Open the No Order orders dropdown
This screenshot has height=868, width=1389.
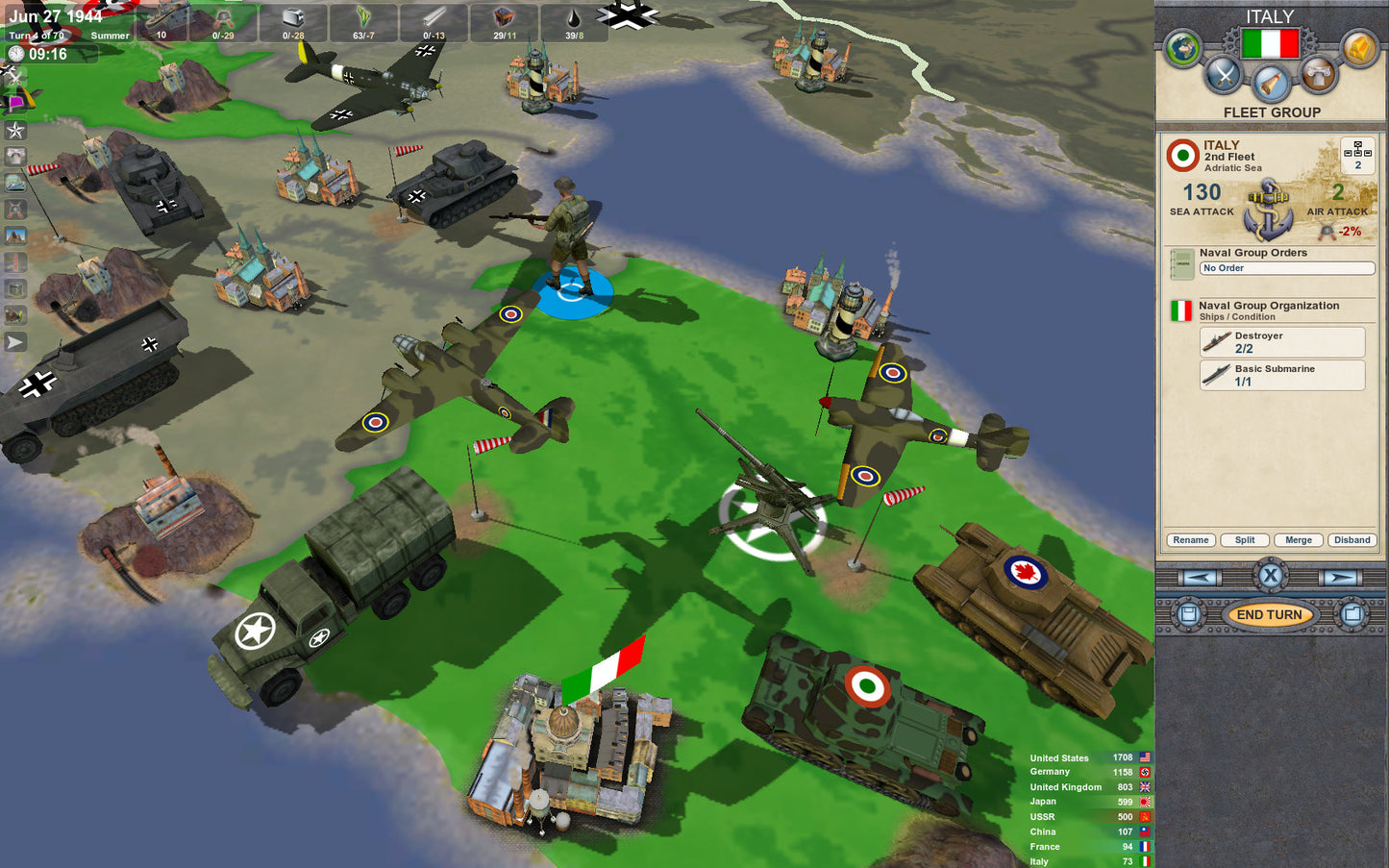click(1286, 268)
